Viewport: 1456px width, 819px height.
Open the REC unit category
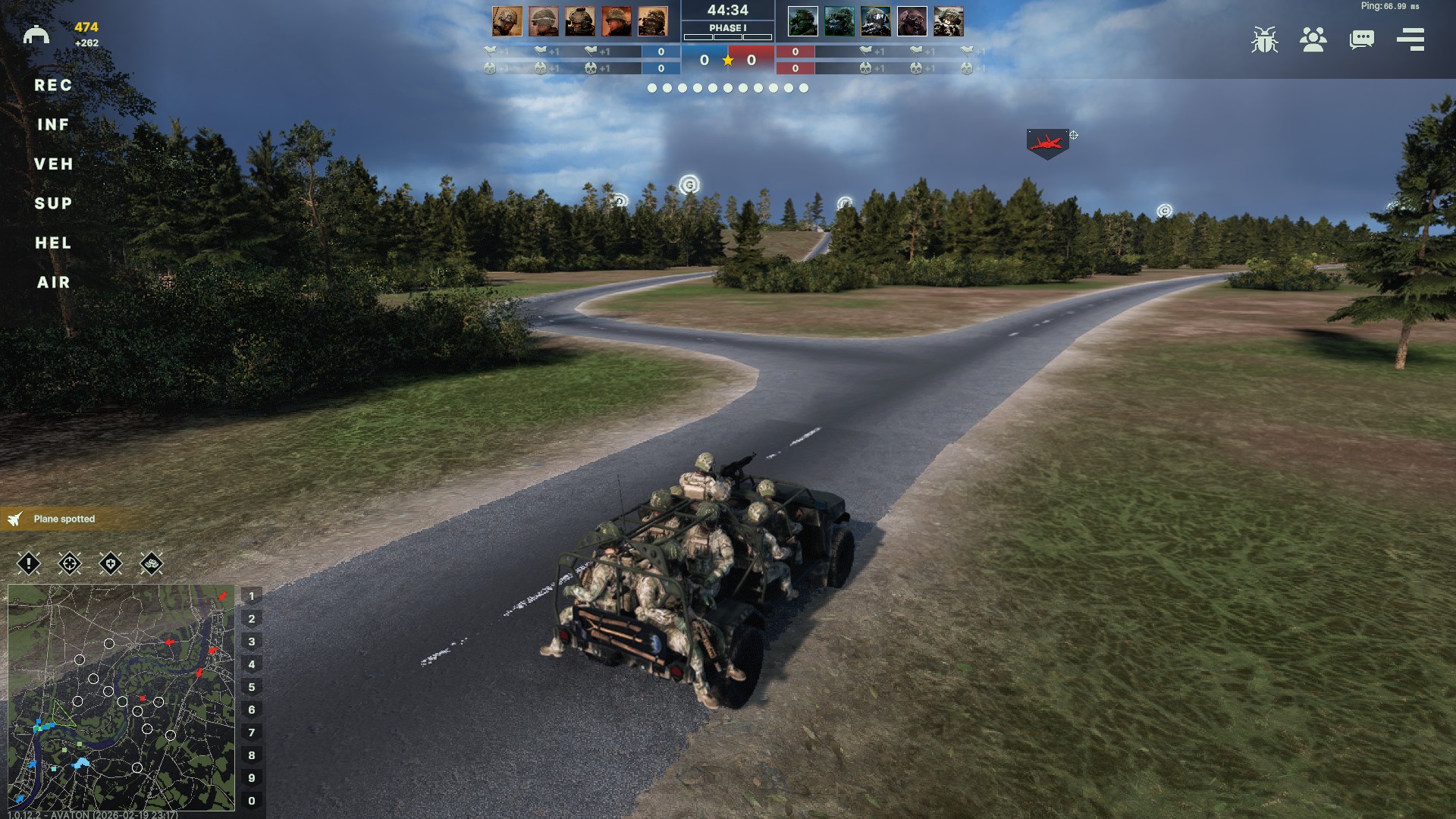pyautogui.click(x=53, y=86)
